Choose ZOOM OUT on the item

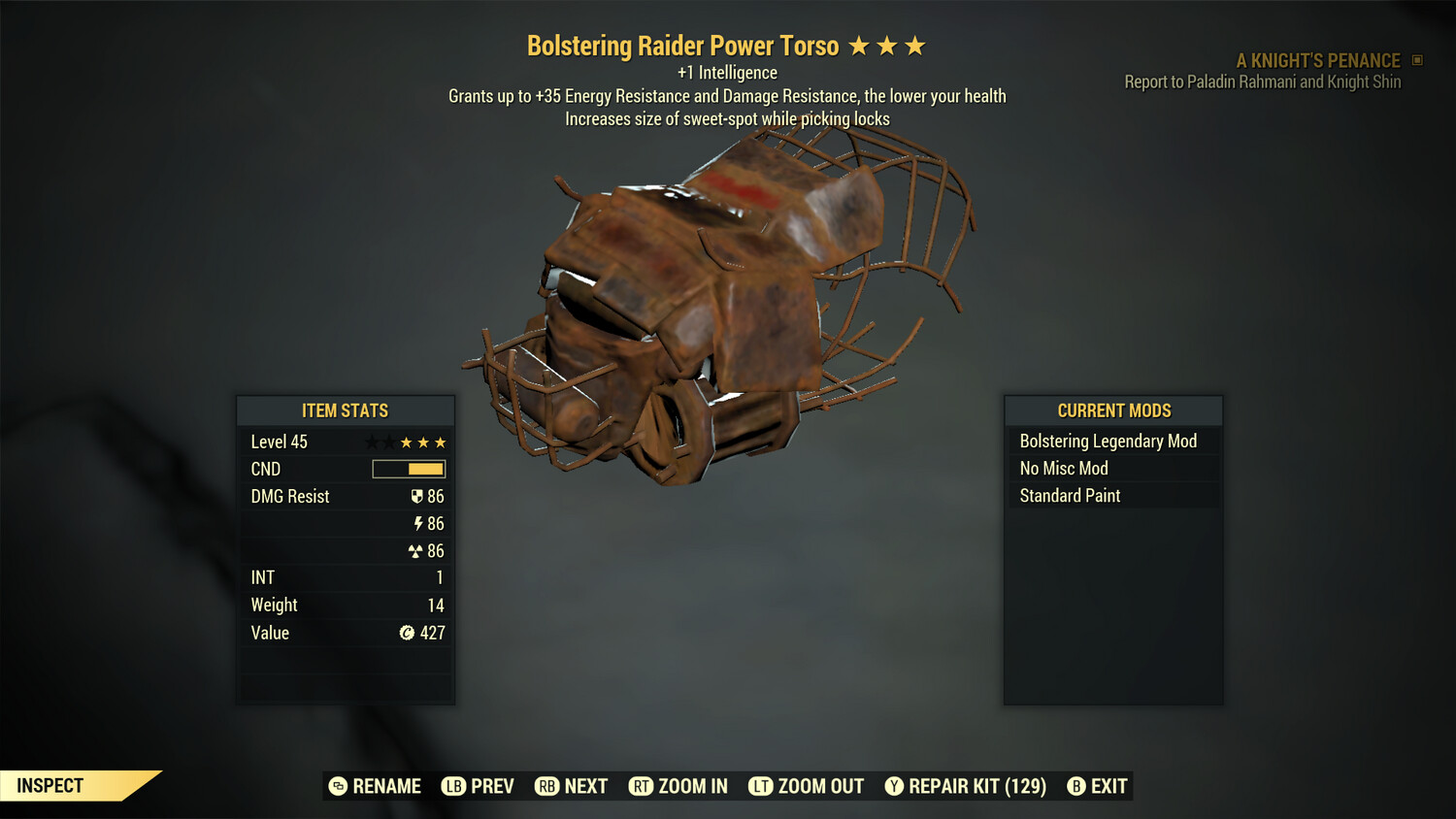tap(807, 786)
